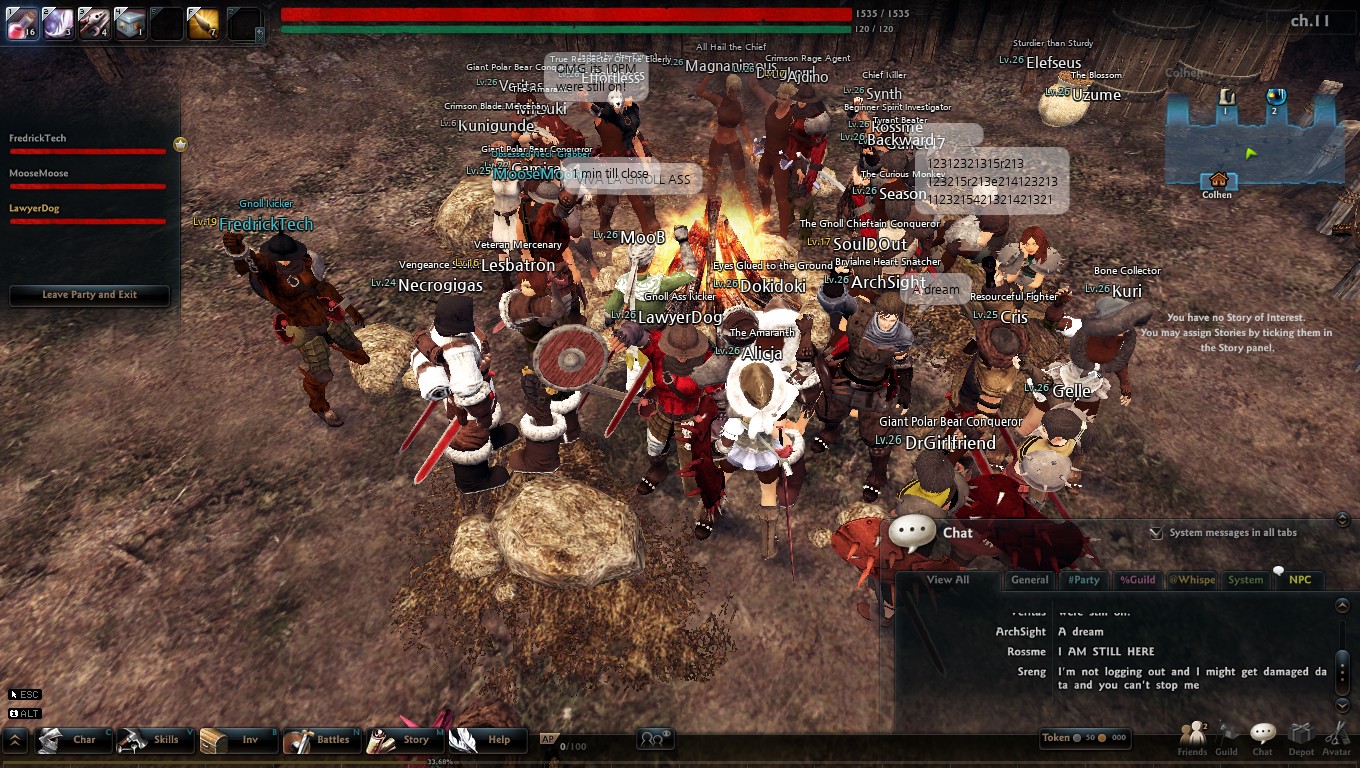Open the Help menu
Viewport: 1360px width, 768px height.
click(486, 740)
